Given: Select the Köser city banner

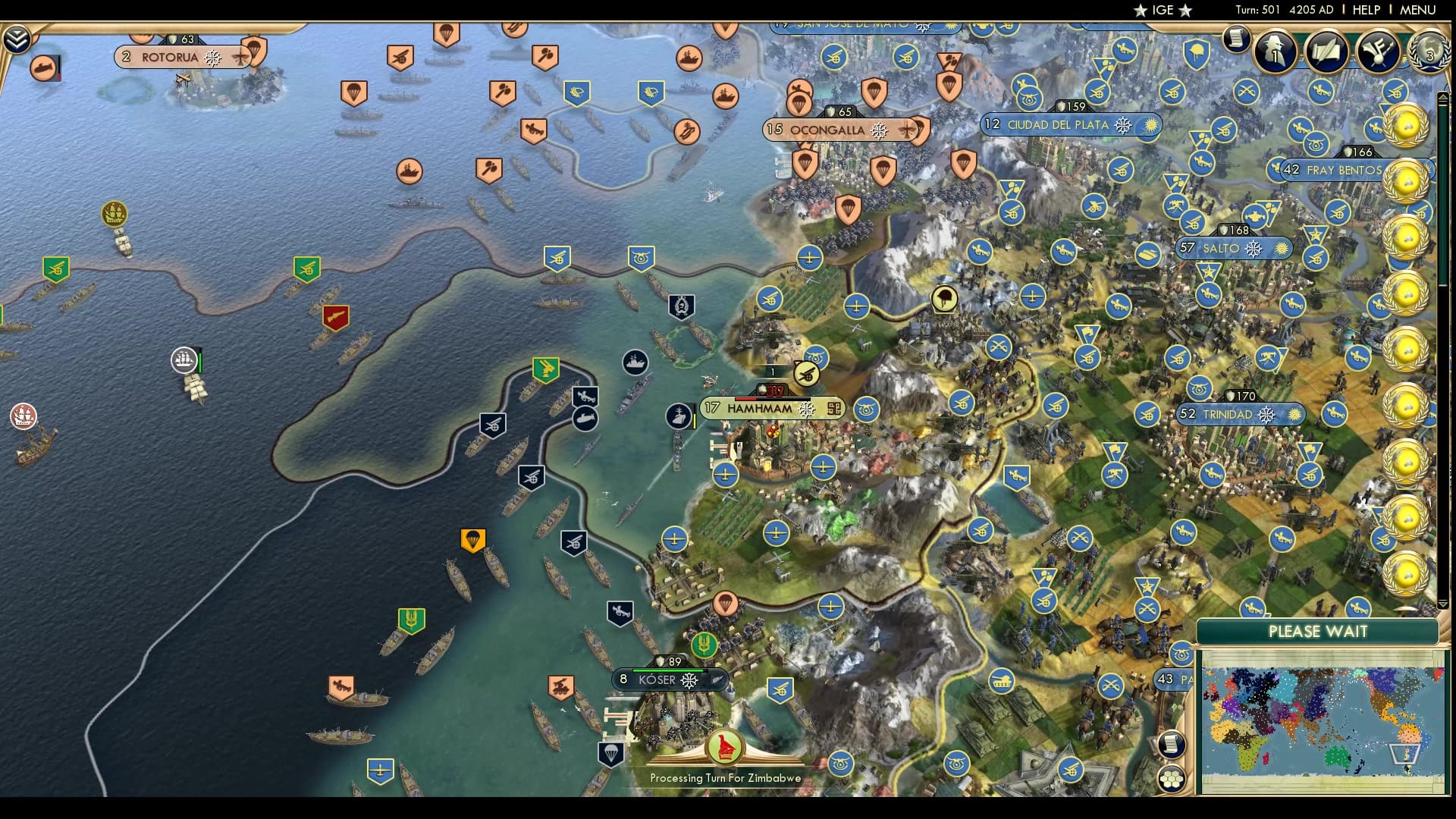Looking at the screenshot, I should 657,679.
